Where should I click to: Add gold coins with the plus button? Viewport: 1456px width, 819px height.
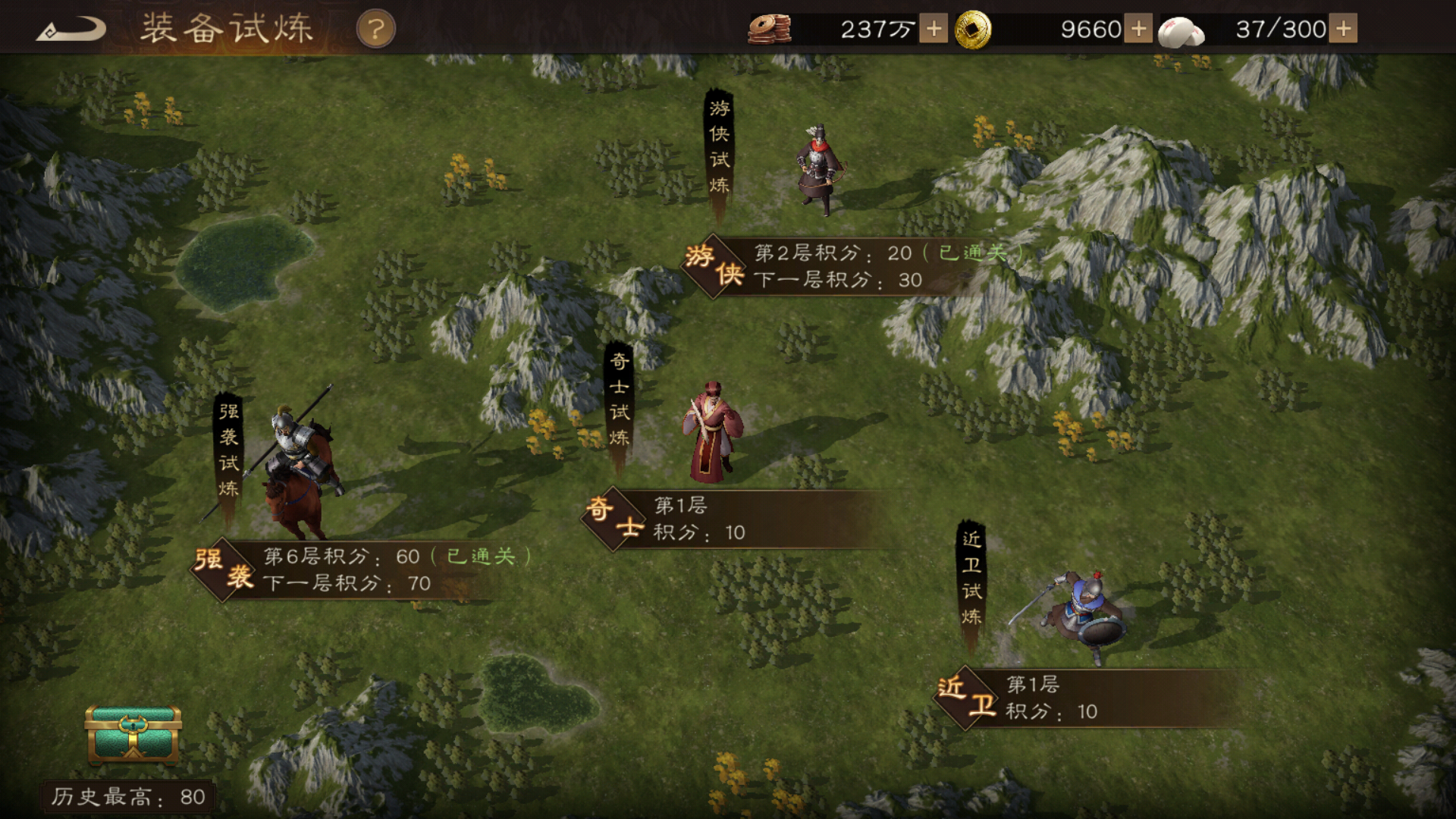[1138, 30]
